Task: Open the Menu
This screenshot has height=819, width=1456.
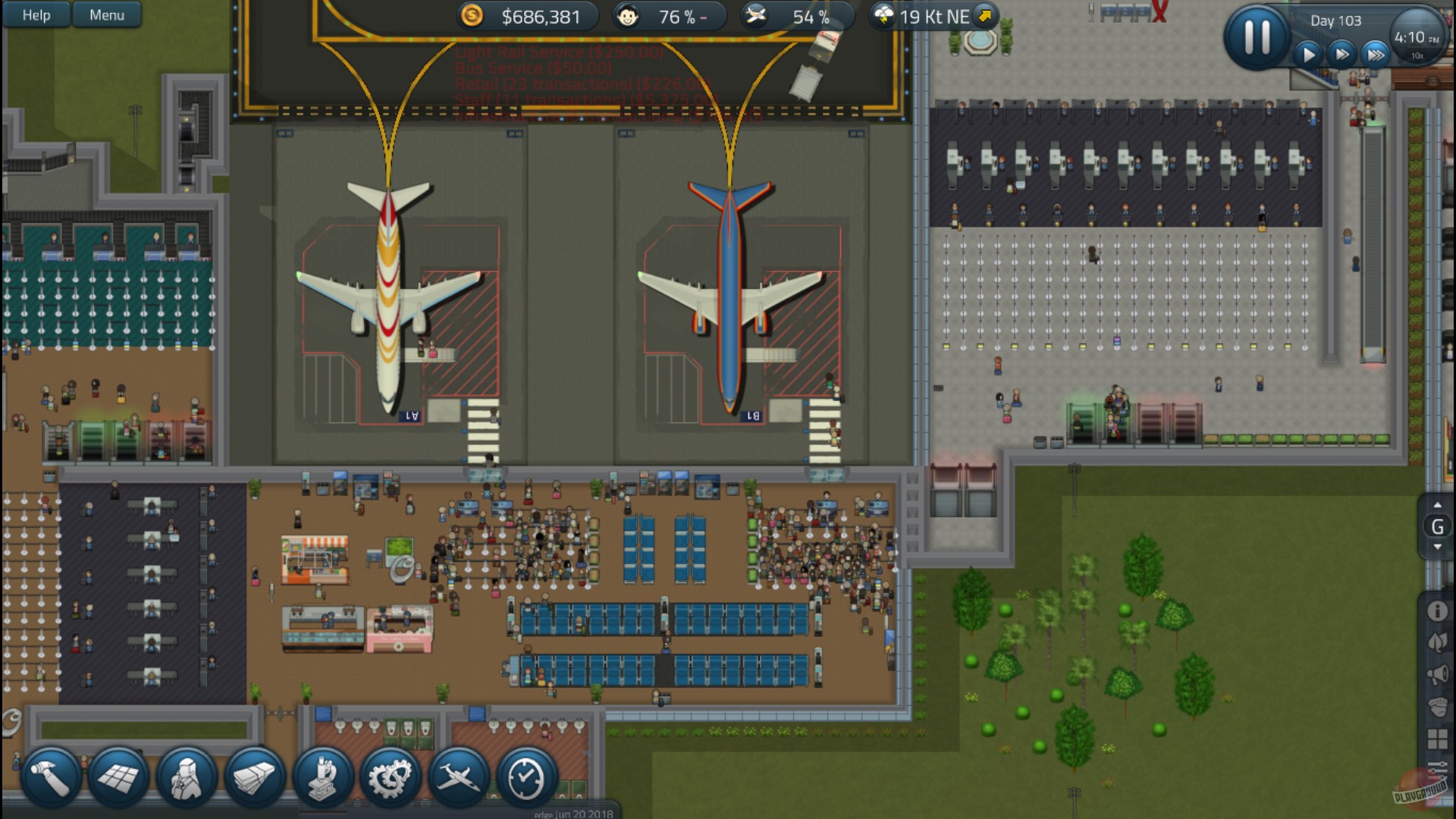Action: 106,14
